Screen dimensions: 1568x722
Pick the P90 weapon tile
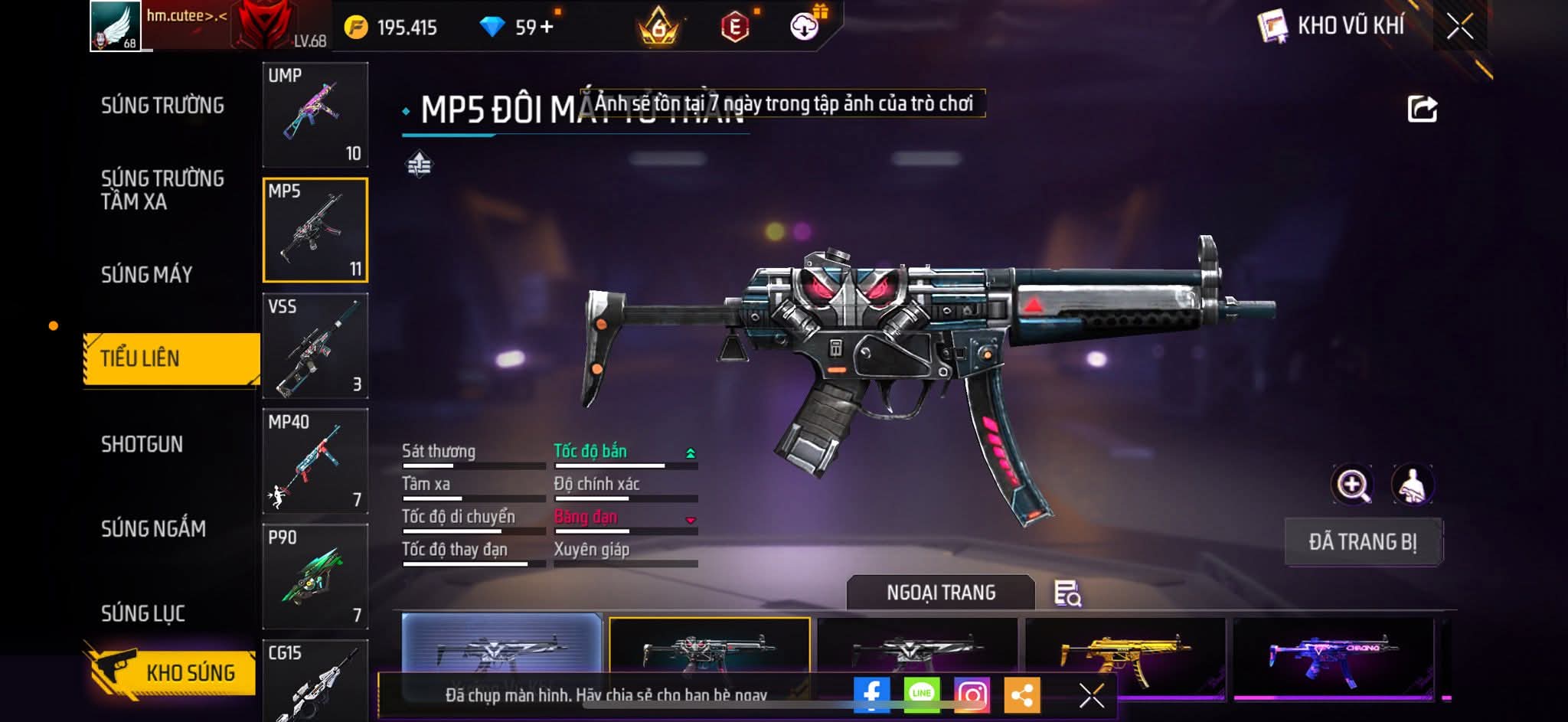[315, 577]
